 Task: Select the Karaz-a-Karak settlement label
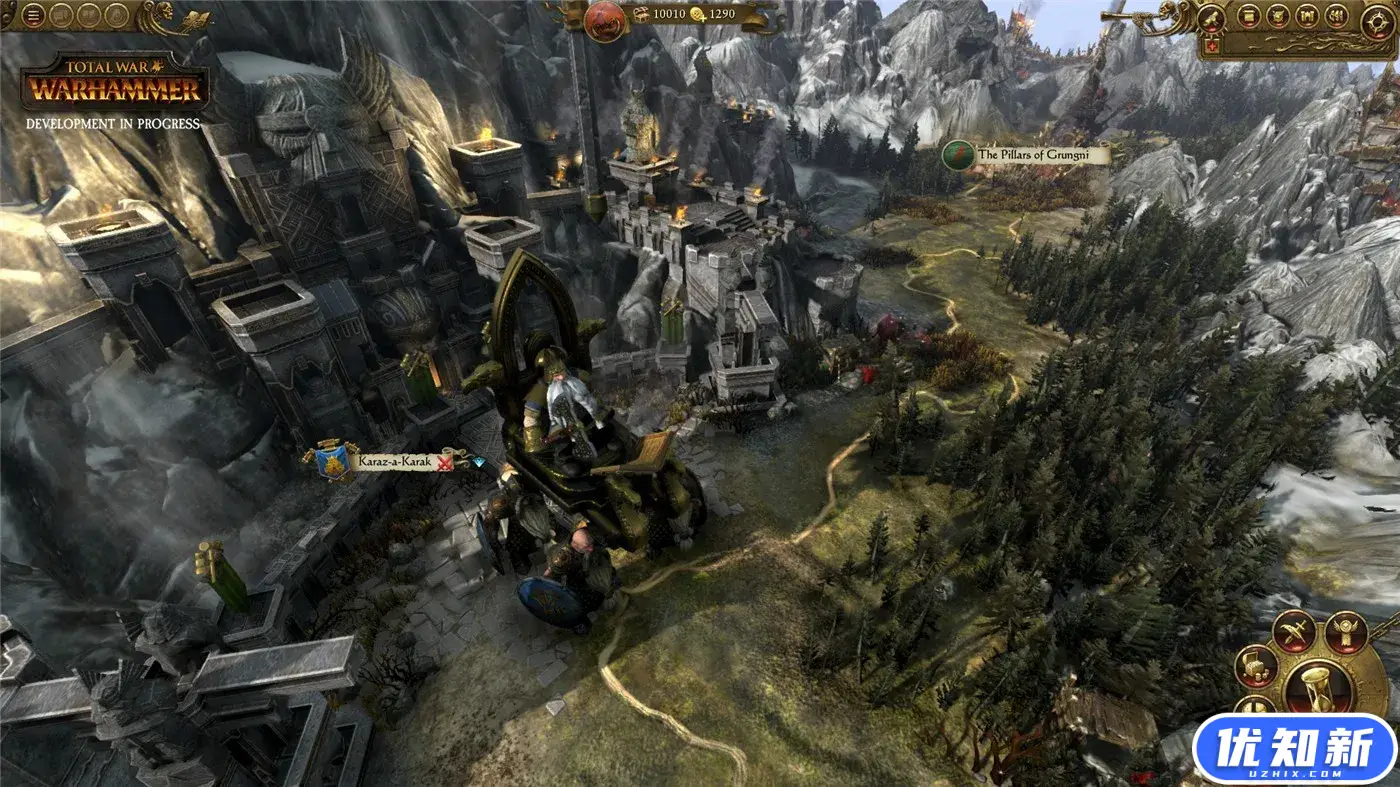(393, 462)
